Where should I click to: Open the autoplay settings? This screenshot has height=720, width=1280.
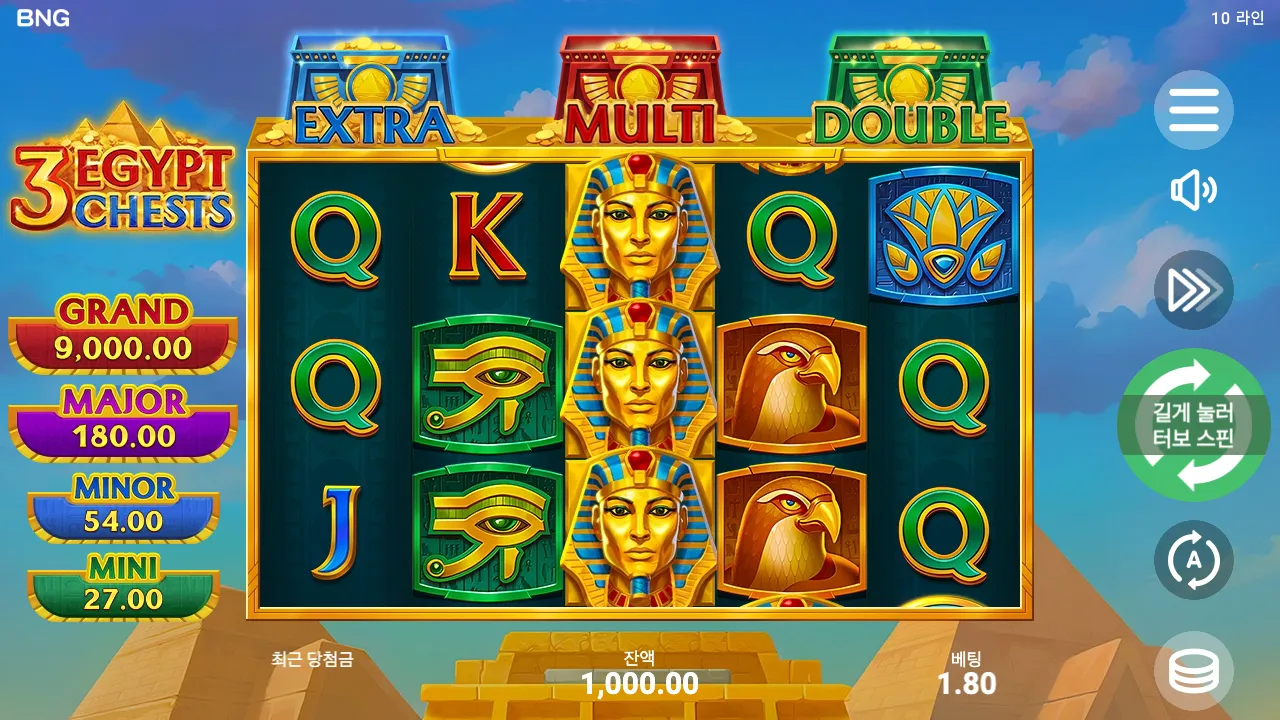point(1196,560)
